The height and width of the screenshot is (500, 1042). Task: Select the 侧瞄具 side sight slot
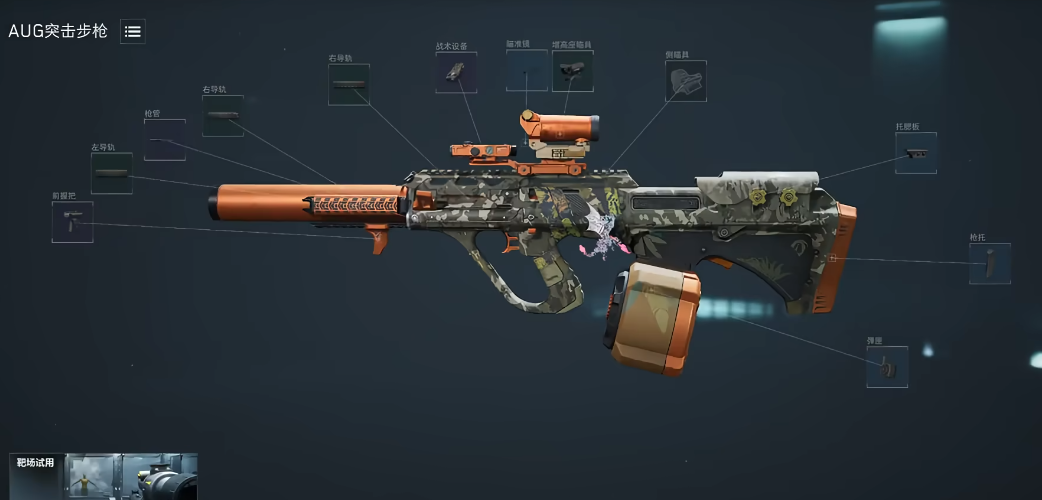686,81
